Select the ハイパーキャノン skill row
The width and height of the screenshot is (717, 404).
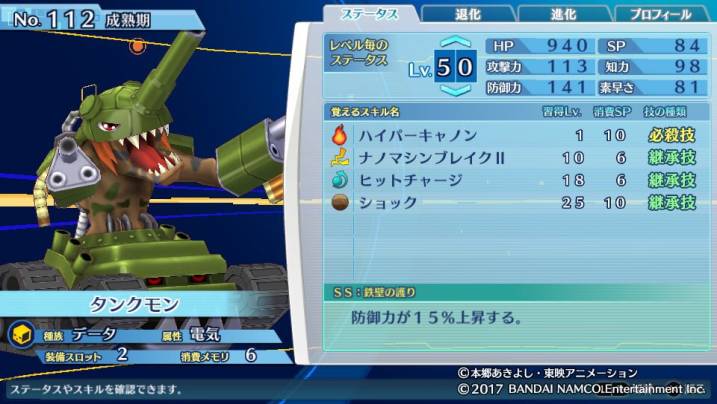[512, 135]
